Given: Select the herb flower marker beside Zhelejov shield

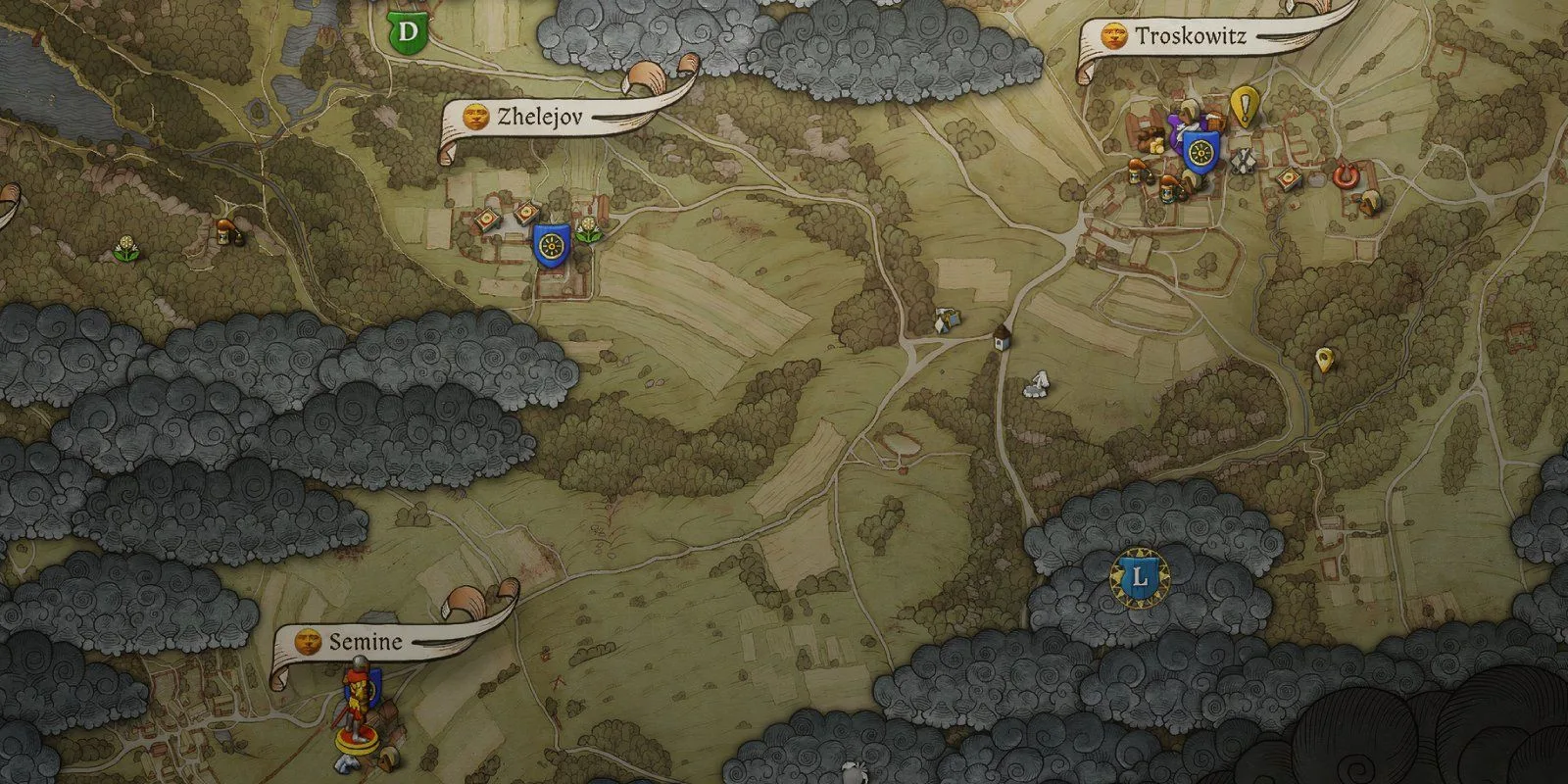Looking at the screenshot, I should [588, 230].
